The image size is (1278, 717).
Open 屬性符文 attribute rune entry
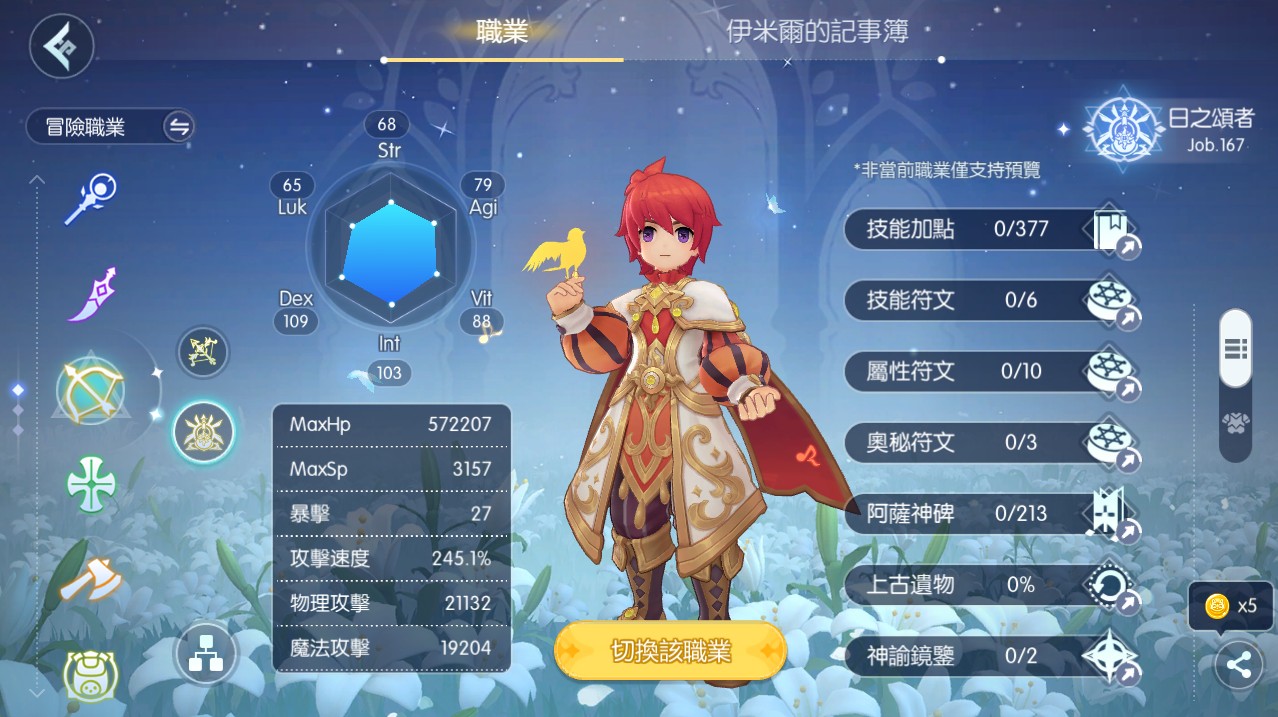pyautogui.click(x=990, y=371)
